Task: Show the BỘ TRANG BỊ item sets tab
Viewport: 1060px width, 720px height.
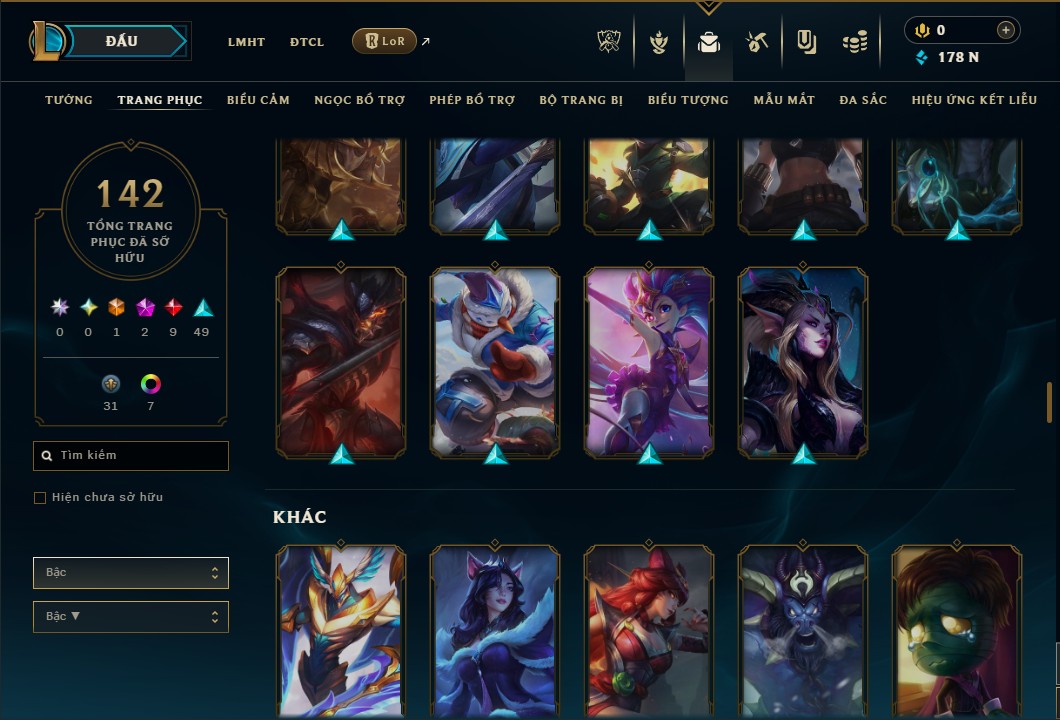Action: (x=581, y=100)
